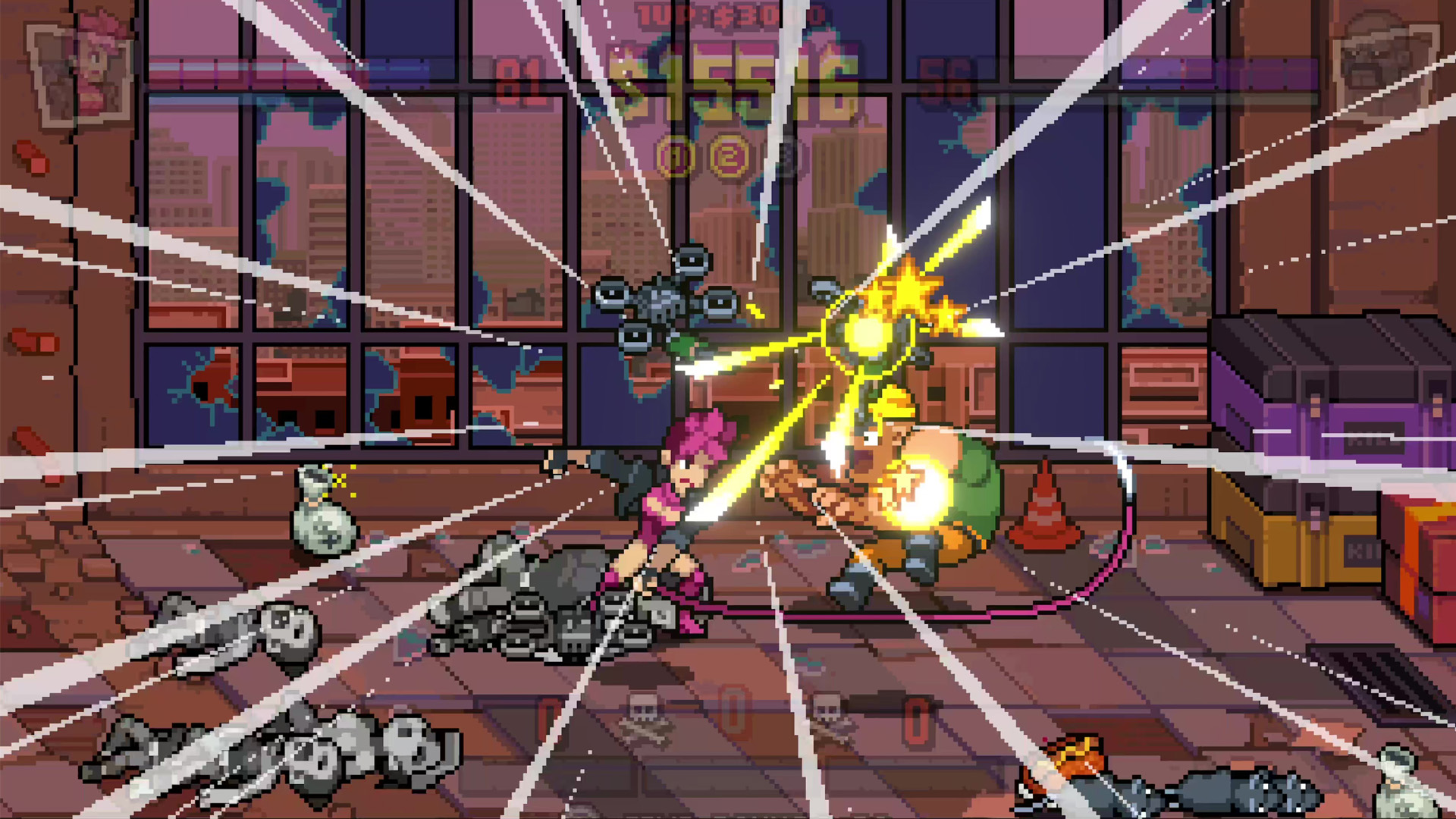Click the round 1 indicator coin
The height and width of the screenshot is (819, 1456).
676,158
